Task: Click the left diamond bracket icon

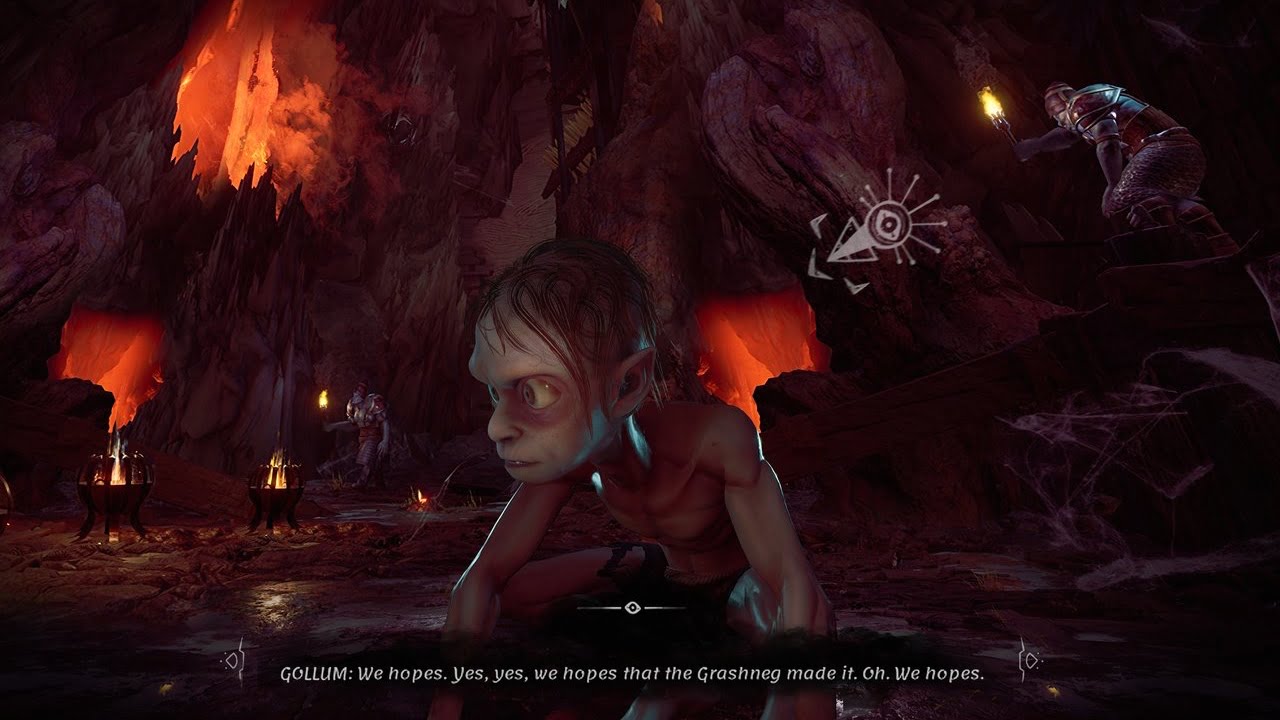Action: [x=234, y=660]
